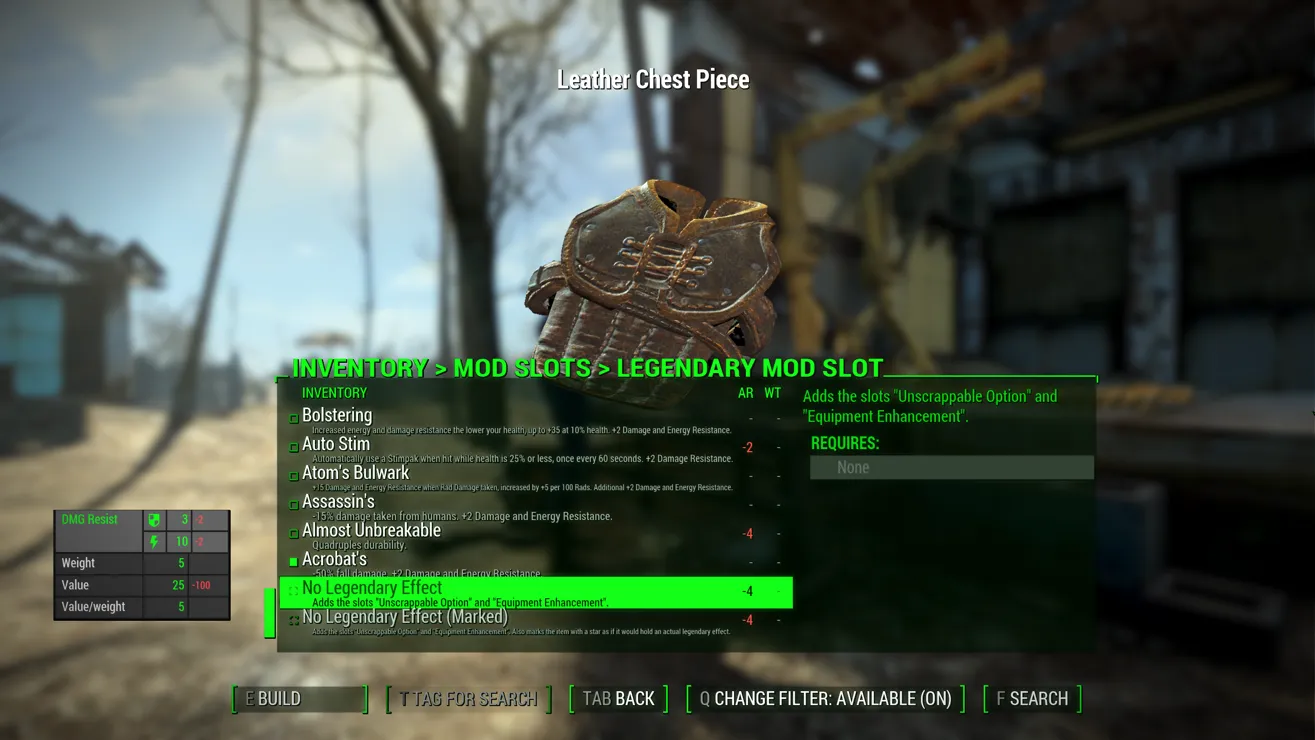Select the Acrobat's legendary mod
Screen dimensions: 1315x740
click(334, 560)
